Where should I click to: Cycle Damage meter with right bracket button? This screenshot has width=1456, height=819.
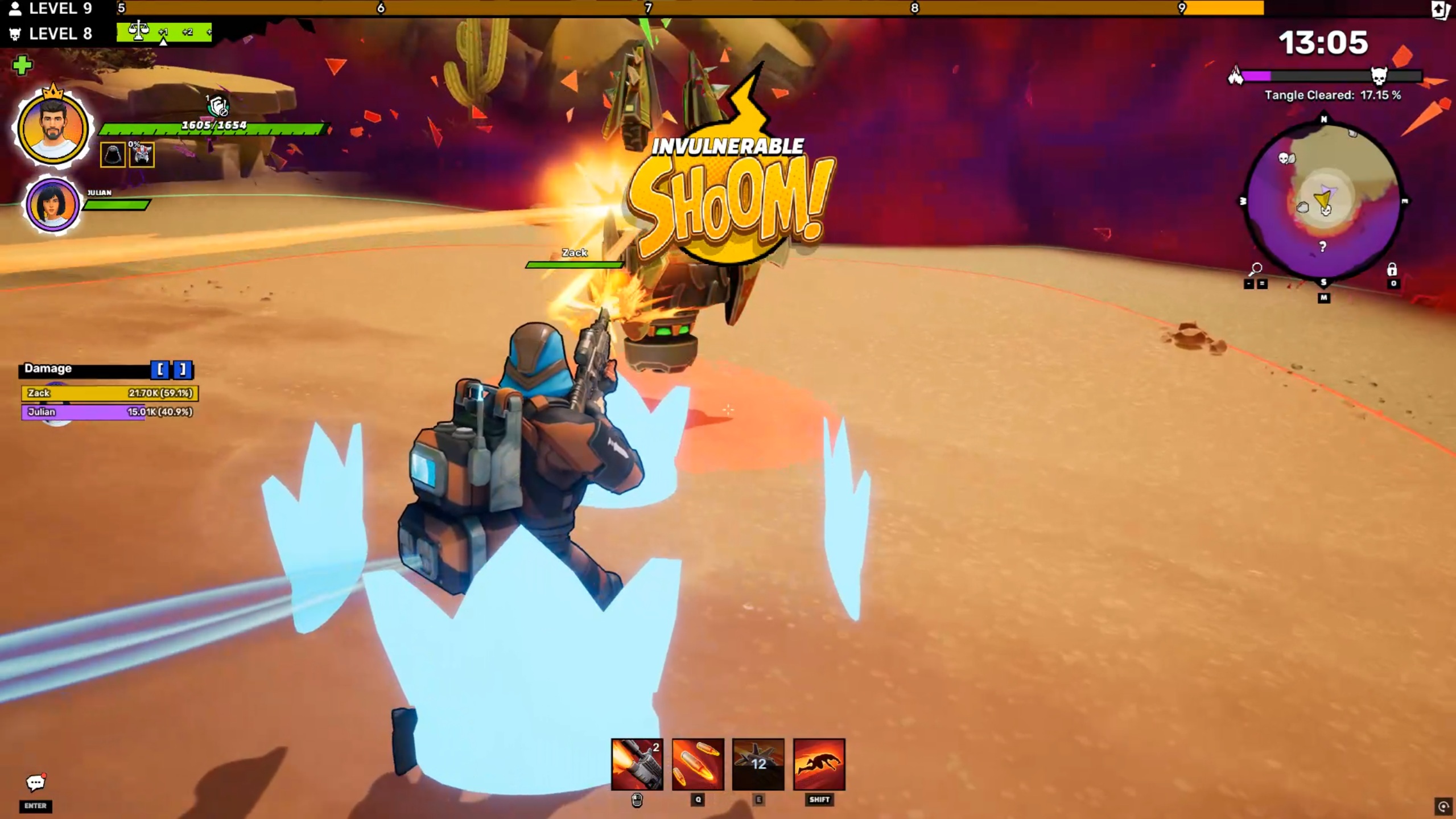(x=182, y=369)
